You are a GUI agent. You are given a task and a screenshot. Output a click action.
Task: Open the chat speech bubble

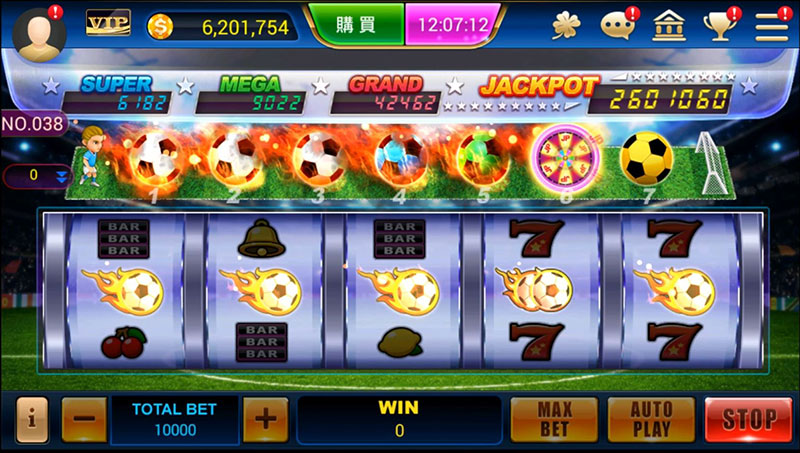[618, 27]
